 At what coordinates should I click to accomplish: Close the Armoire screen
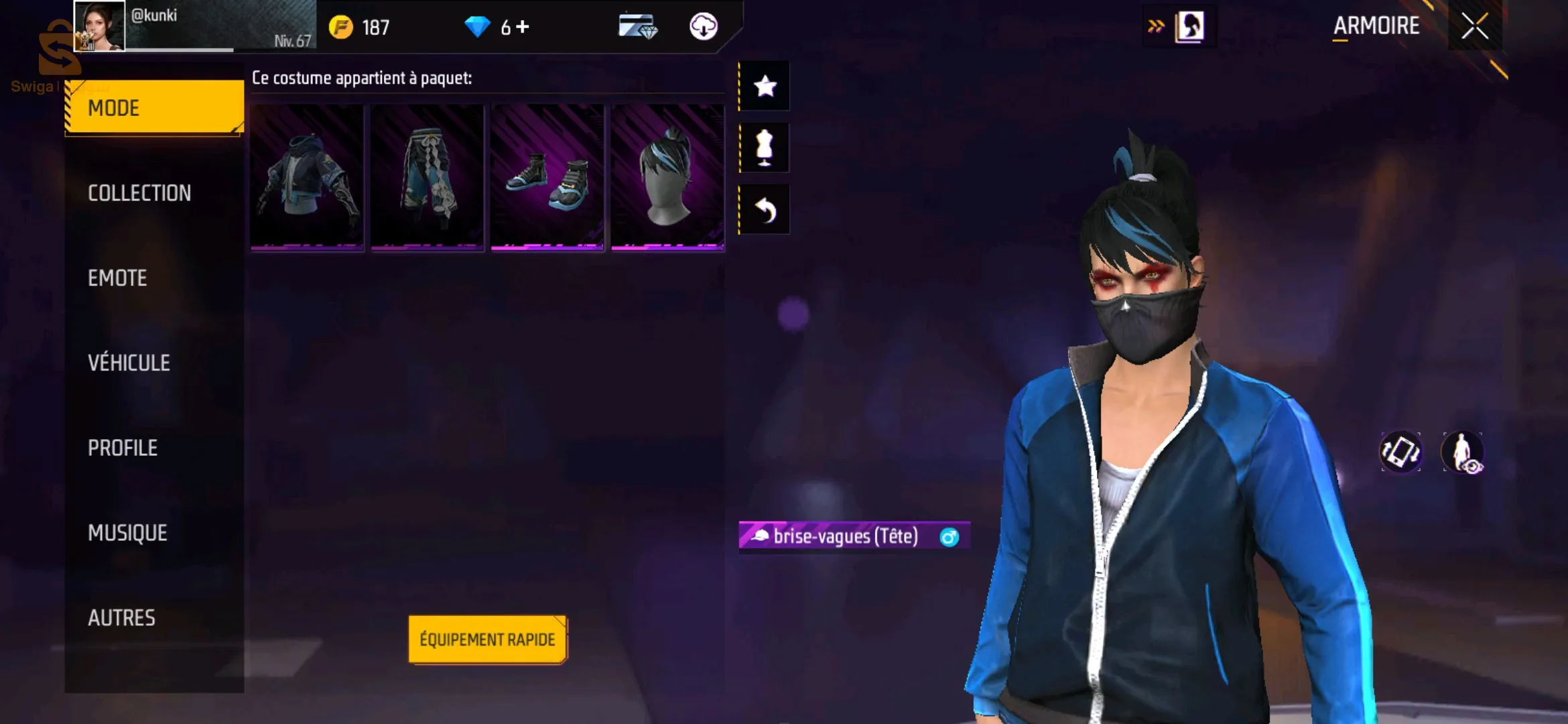coord(1474,27)
